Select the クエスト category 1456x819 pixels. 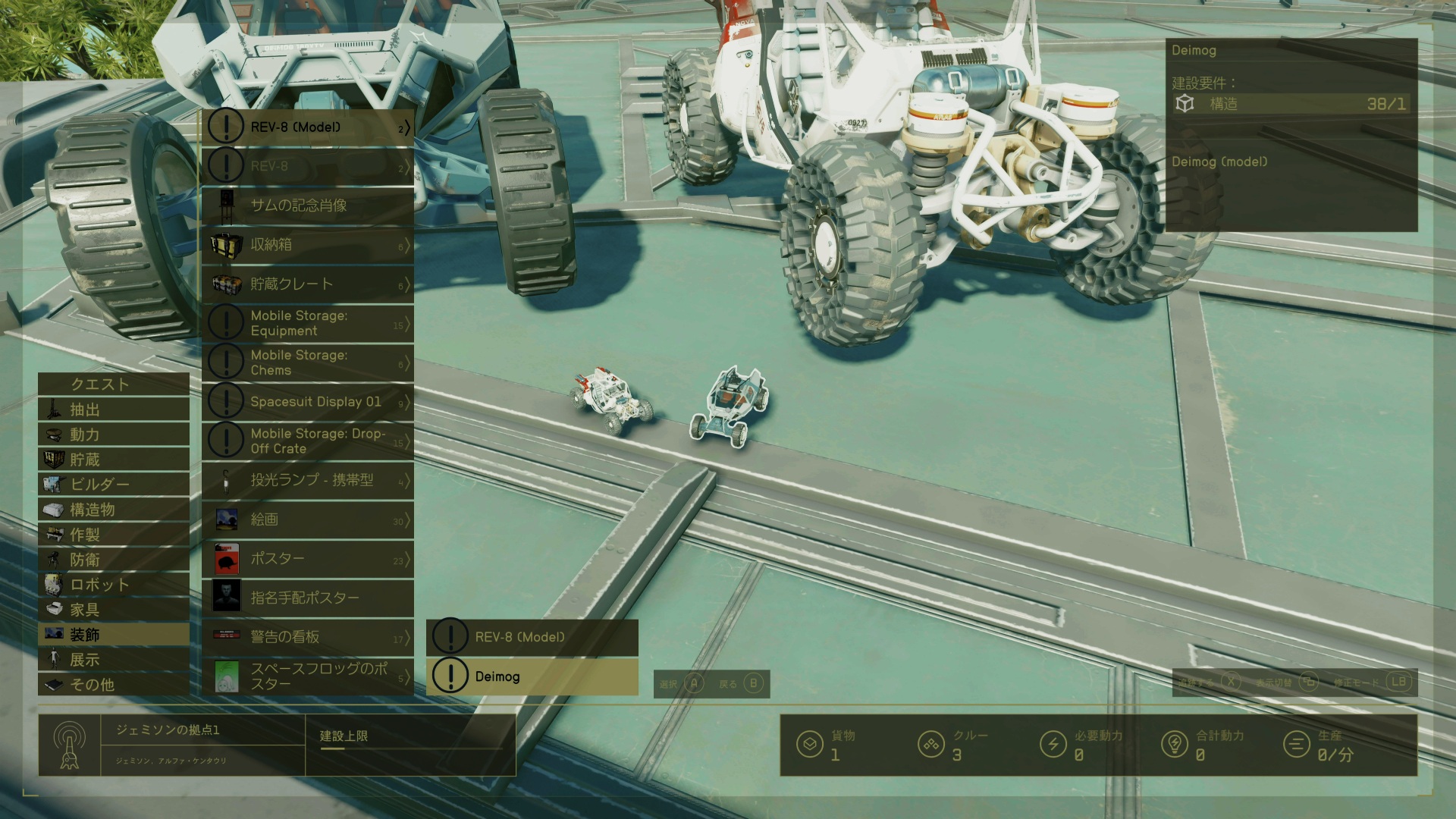pyautogui.click(x=114, y=384)
